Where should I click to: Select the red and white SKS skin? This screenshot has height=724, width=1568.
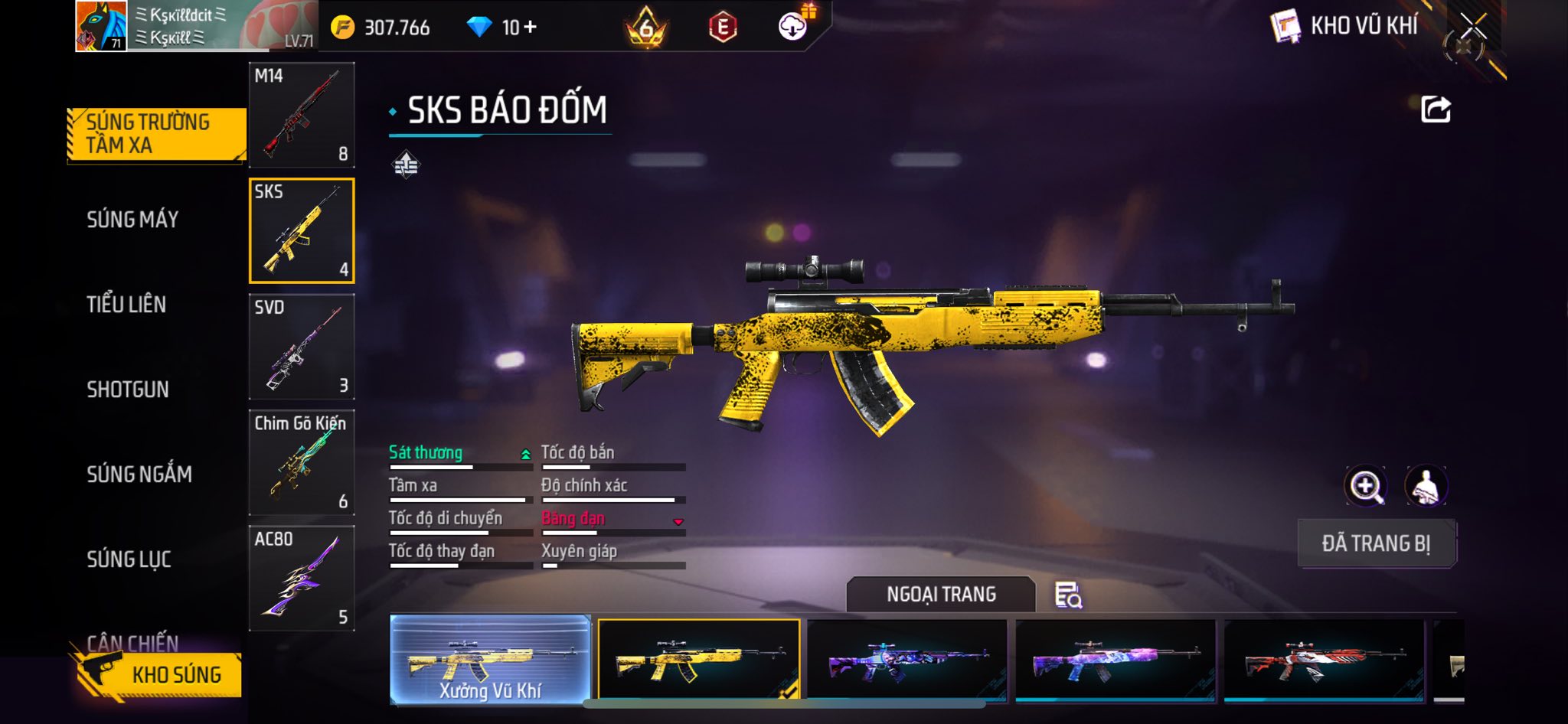[x=1324, y=660]
